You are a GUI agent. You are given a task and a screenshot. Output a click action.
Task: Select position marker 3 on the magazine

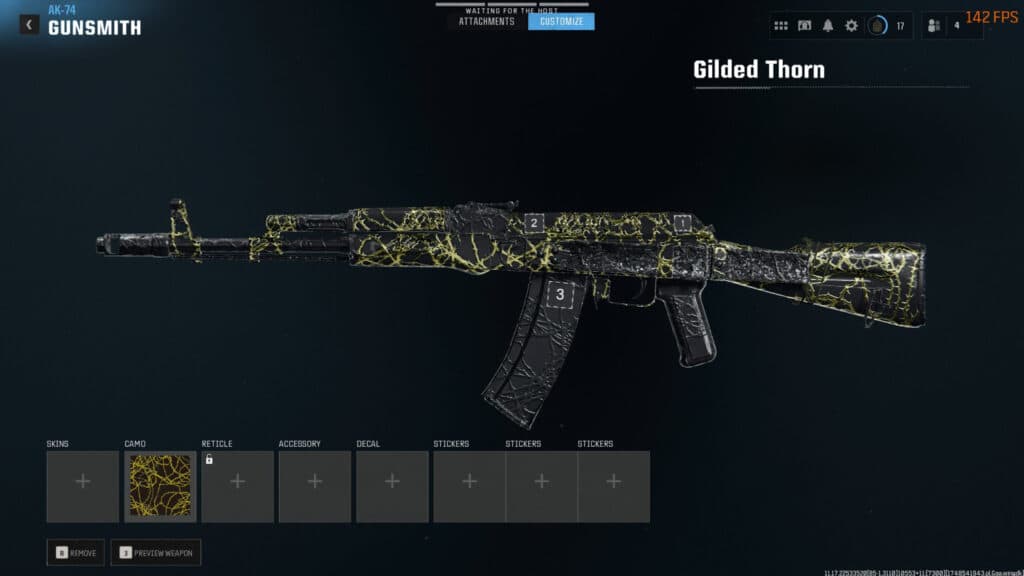(x=560, y=294)
